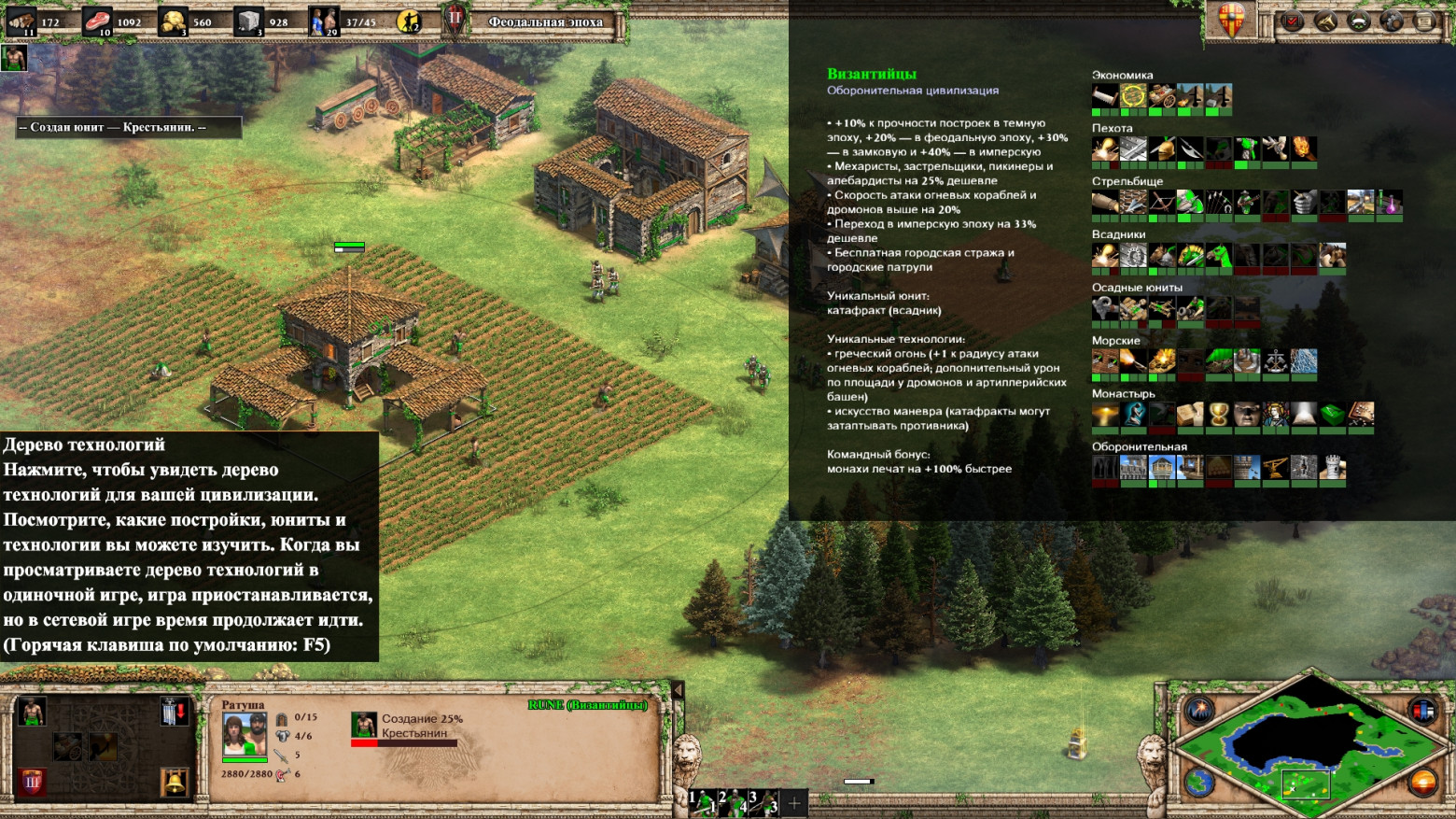
Task: Research the wheelbarrow technology
Action: tap(67, 746)
